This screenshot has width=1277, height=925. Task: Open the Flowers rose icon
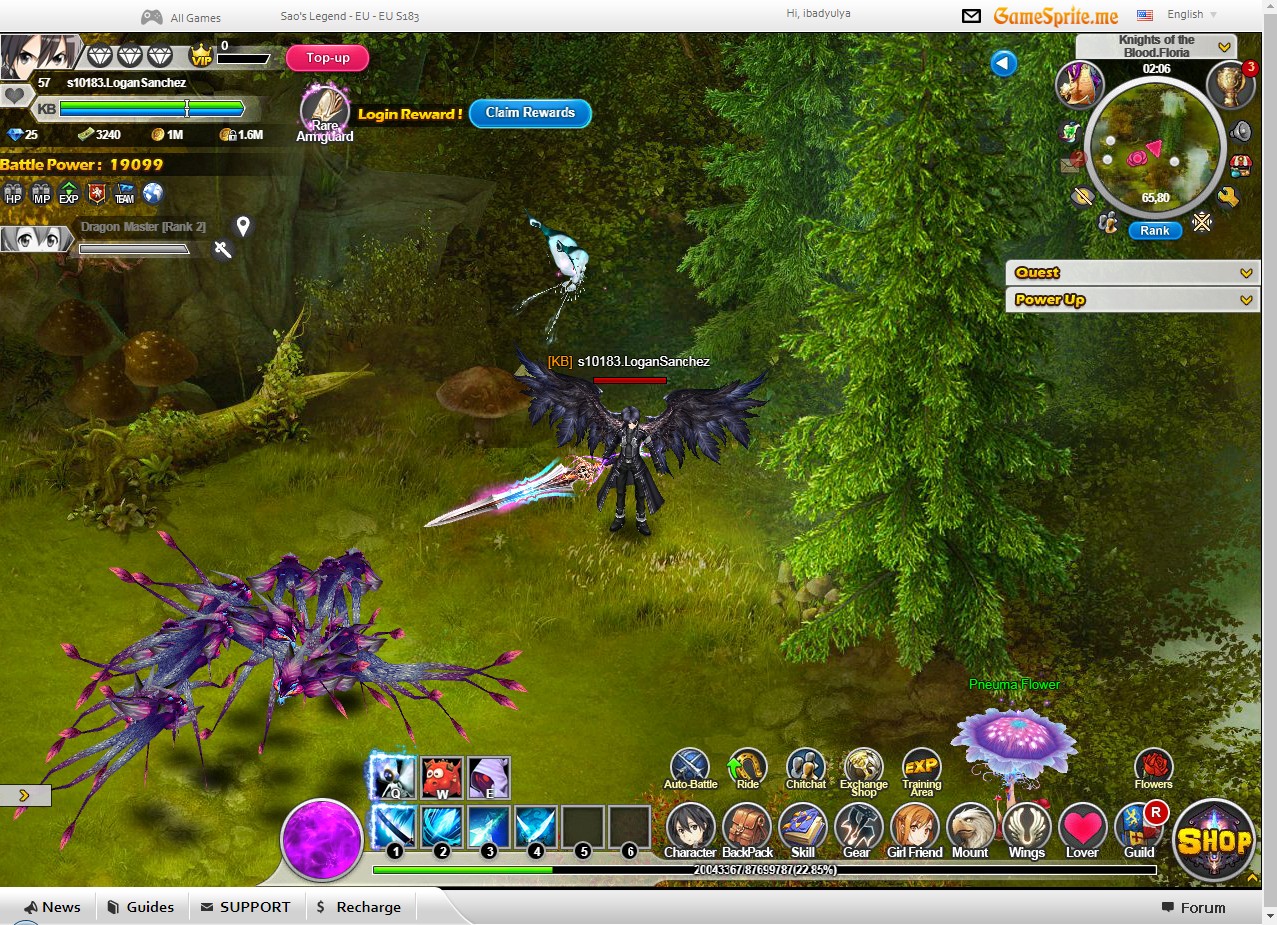[1153, 767]
